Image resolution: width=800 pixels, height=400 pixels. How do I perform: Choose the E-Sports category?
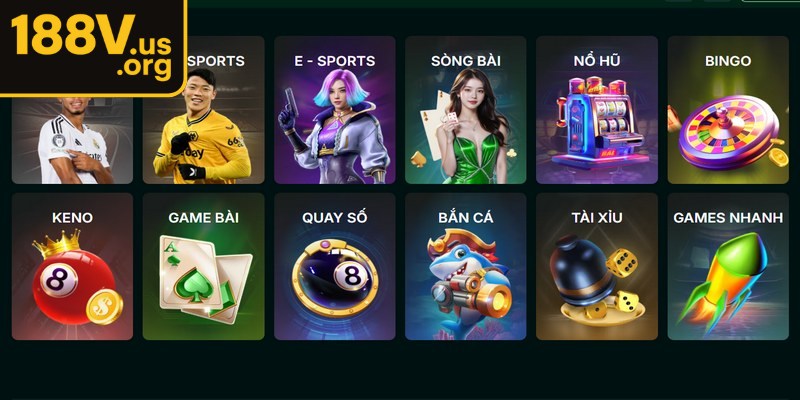[x=335, y=110]
